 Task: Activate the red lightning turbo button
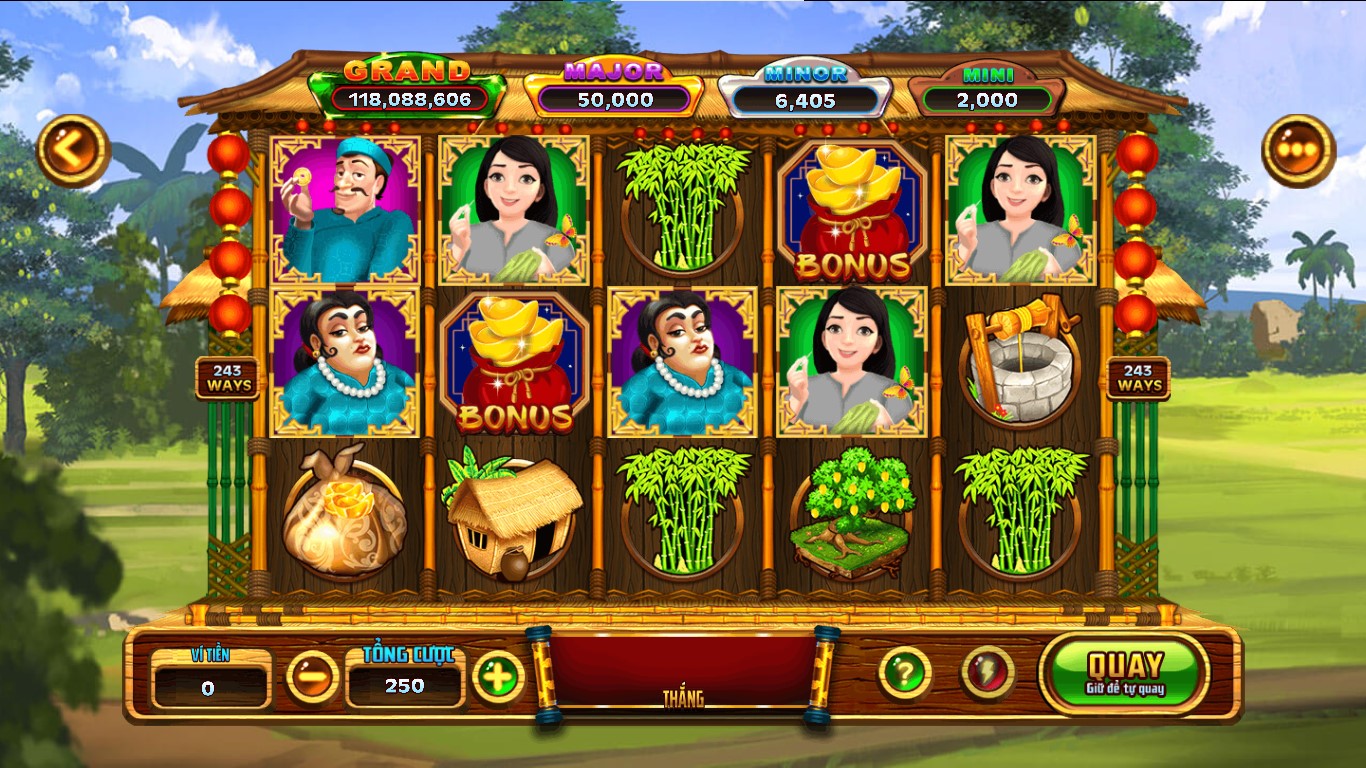987,673
